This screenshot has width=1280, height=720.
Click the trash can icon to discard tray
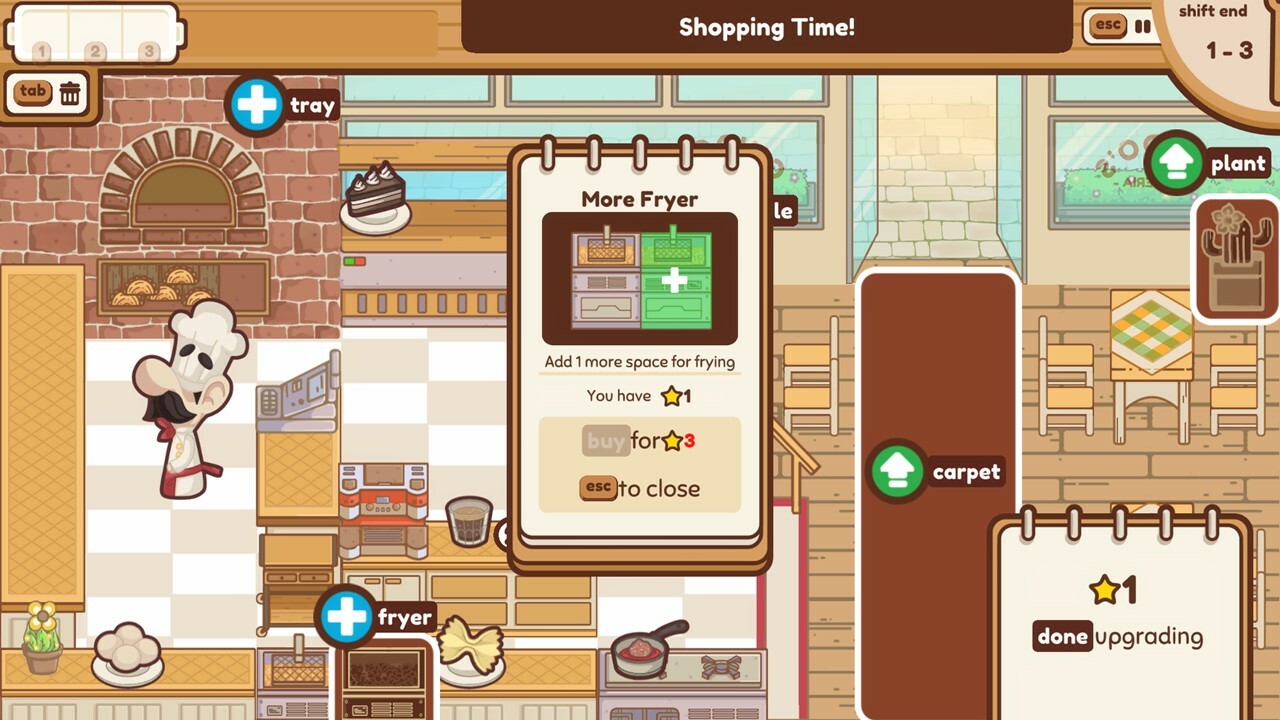(x=68, y=92)
